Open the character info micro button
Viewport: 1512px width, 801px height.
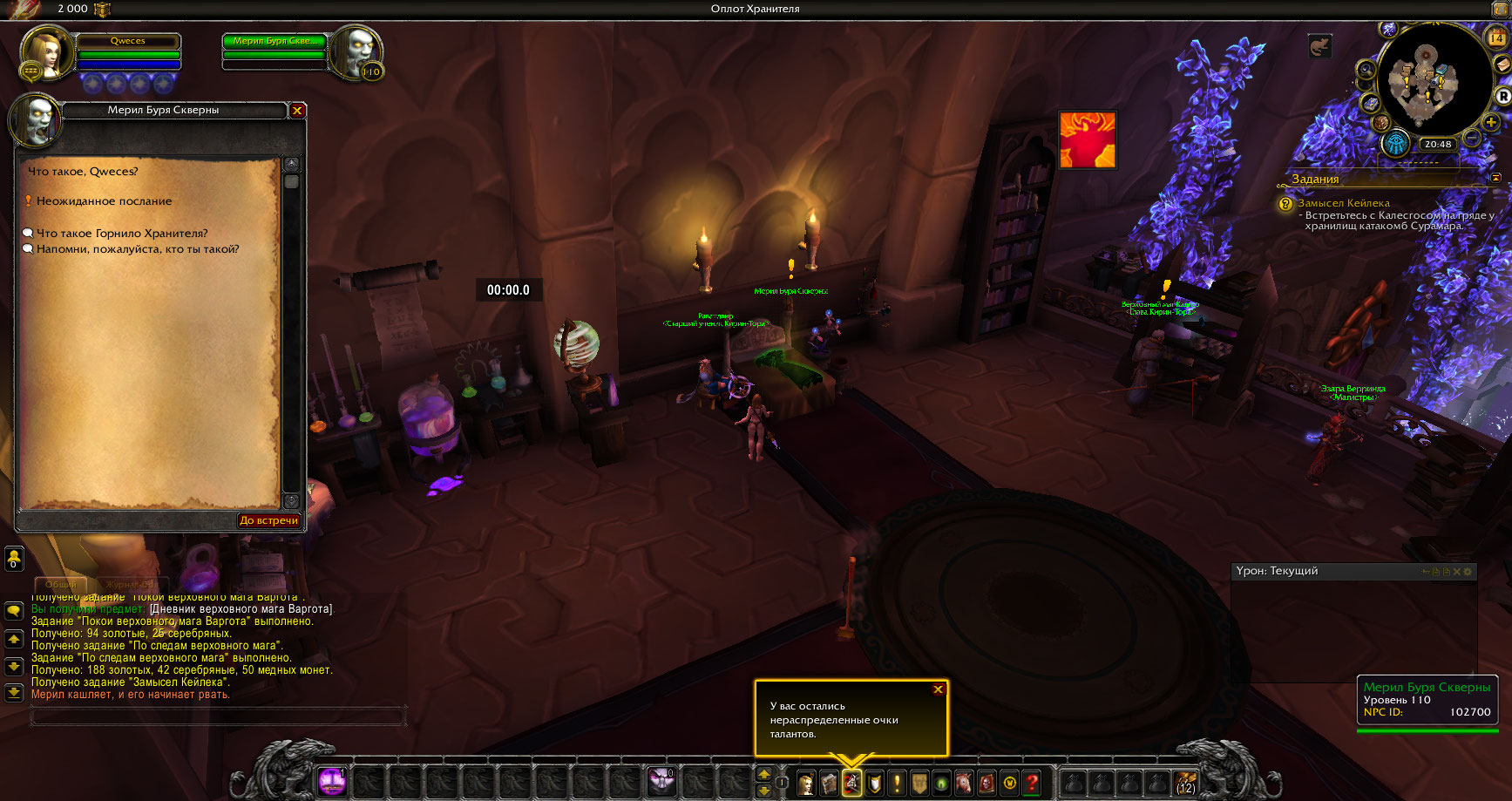coord(806,783)
